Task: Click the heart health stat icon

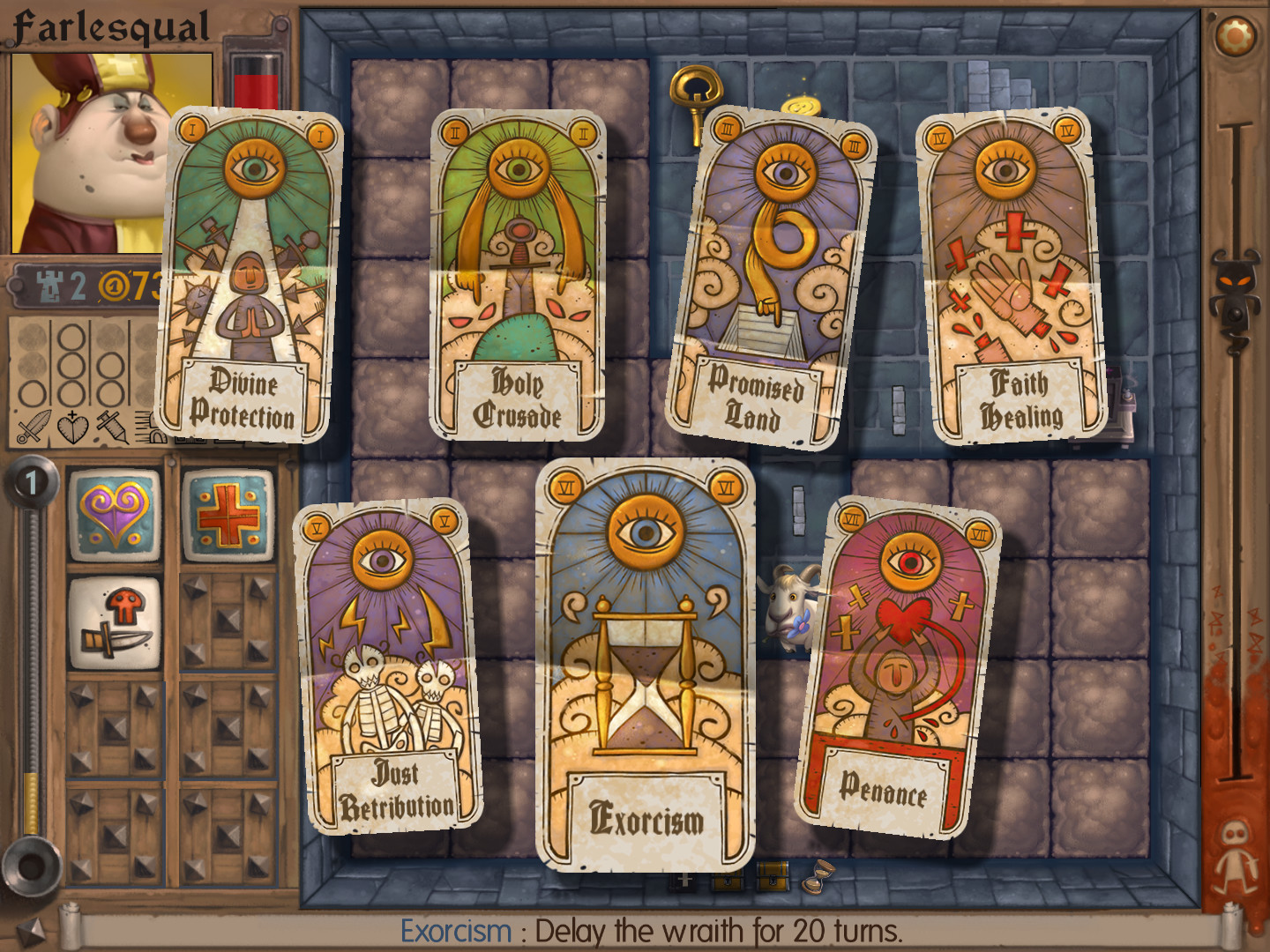Action: 72,428
